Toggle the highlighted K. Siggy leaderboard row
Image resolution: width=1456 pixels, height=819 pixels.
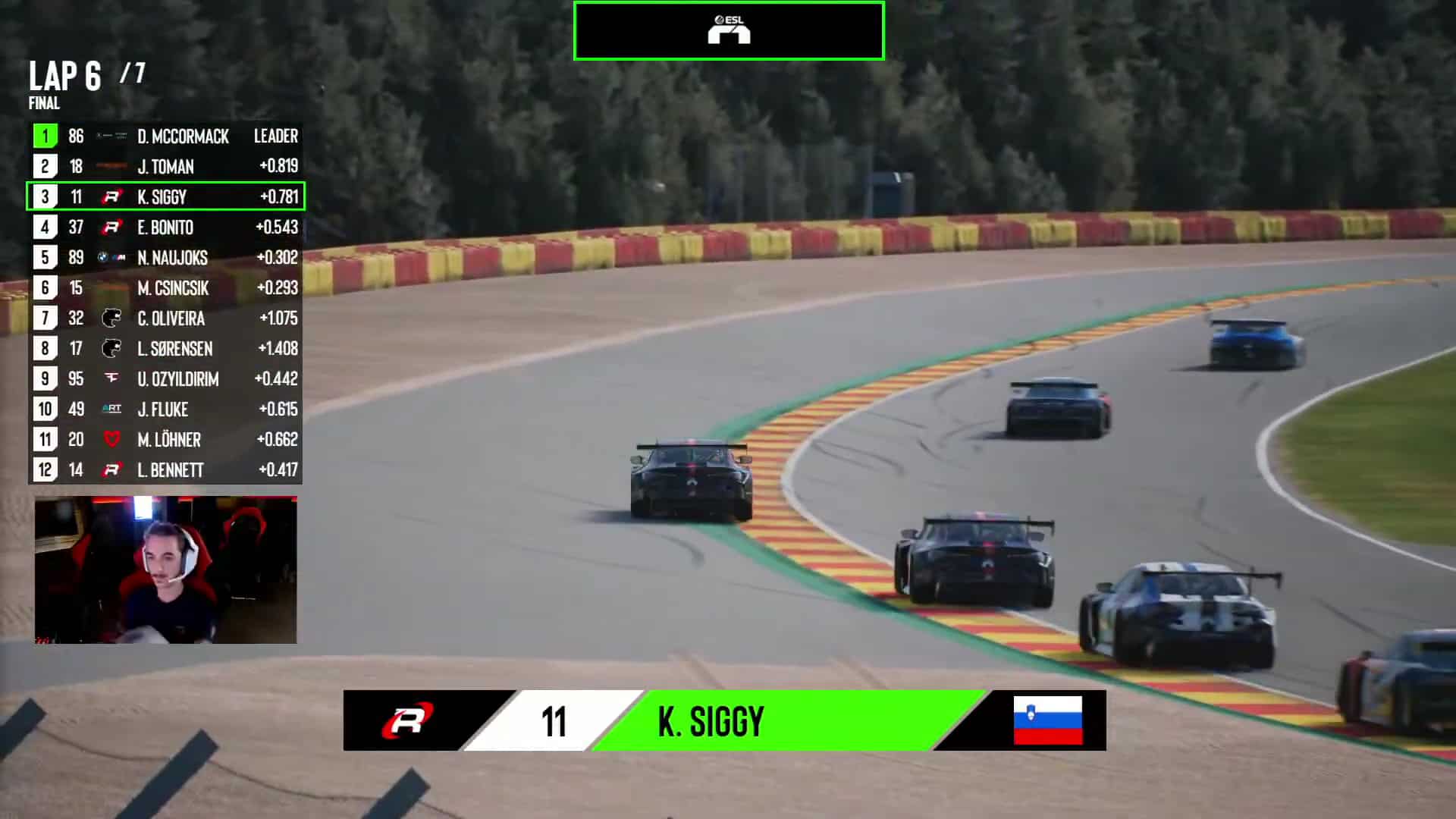(x=165, y=197)
